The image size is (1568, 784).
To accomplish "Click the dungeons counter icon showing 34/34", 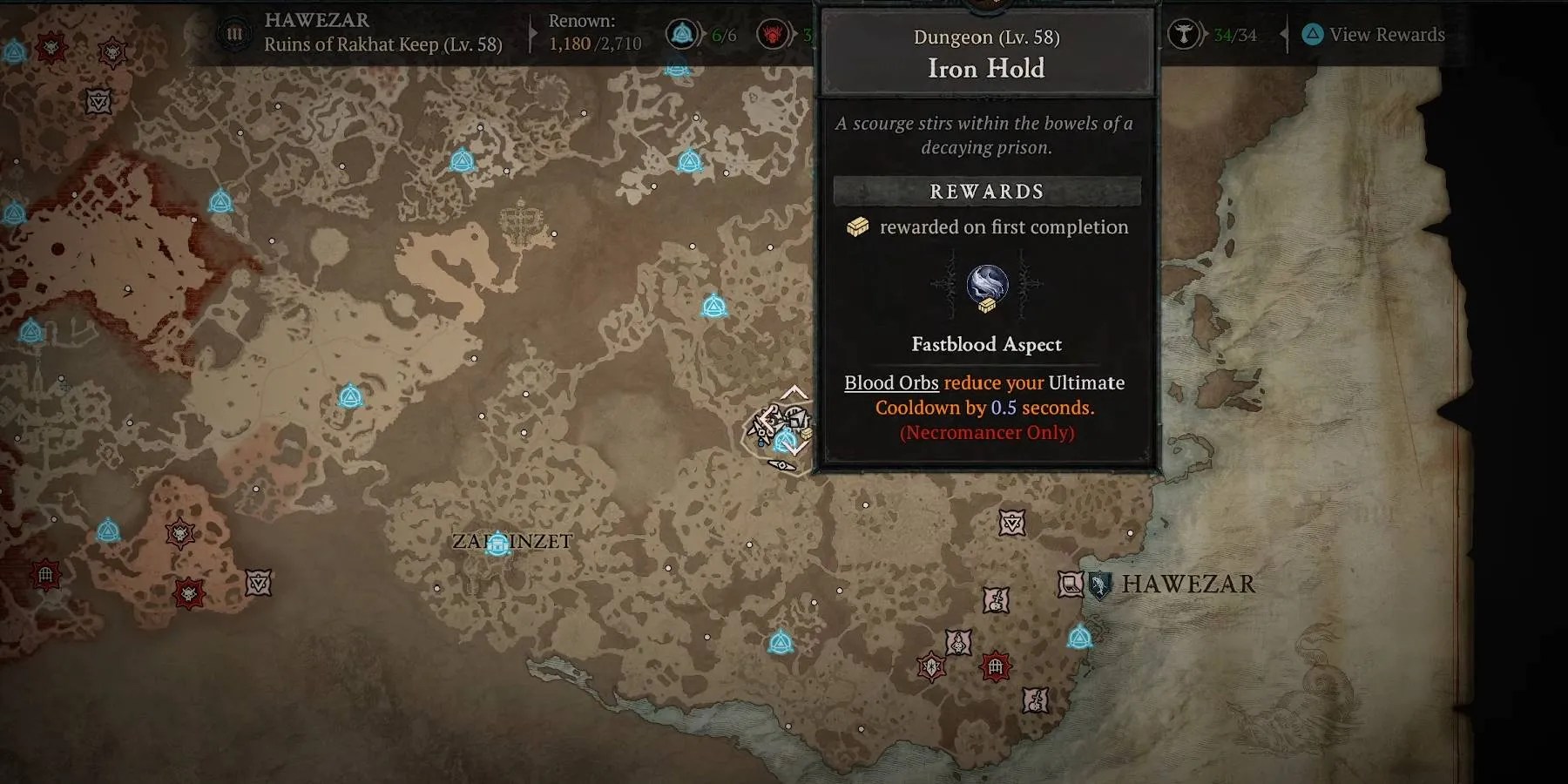I will pyautogui.click(x=1185, y=35).
